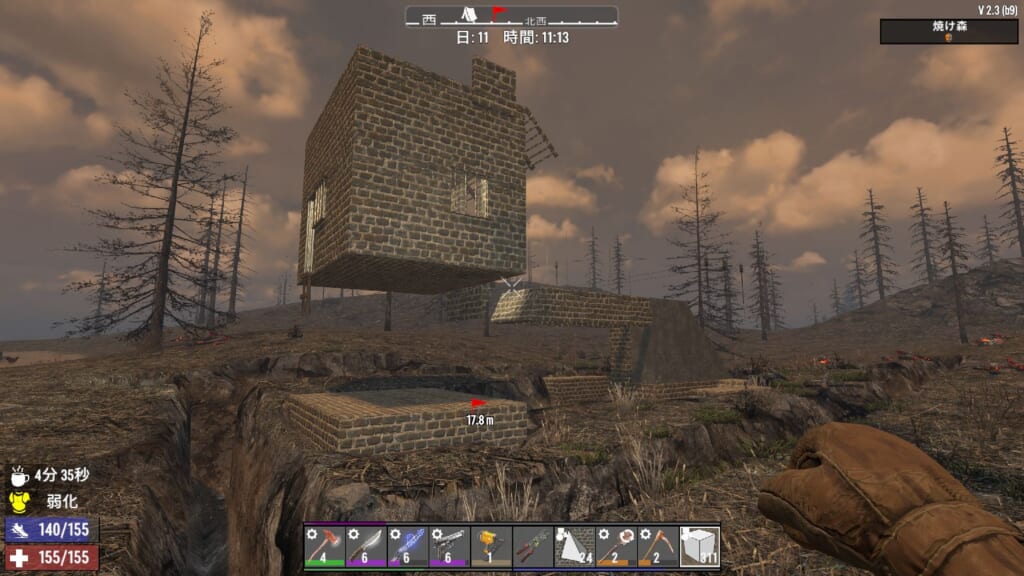
Task: Select the repair hammer hotbar slot
Action: click(615, 546)
